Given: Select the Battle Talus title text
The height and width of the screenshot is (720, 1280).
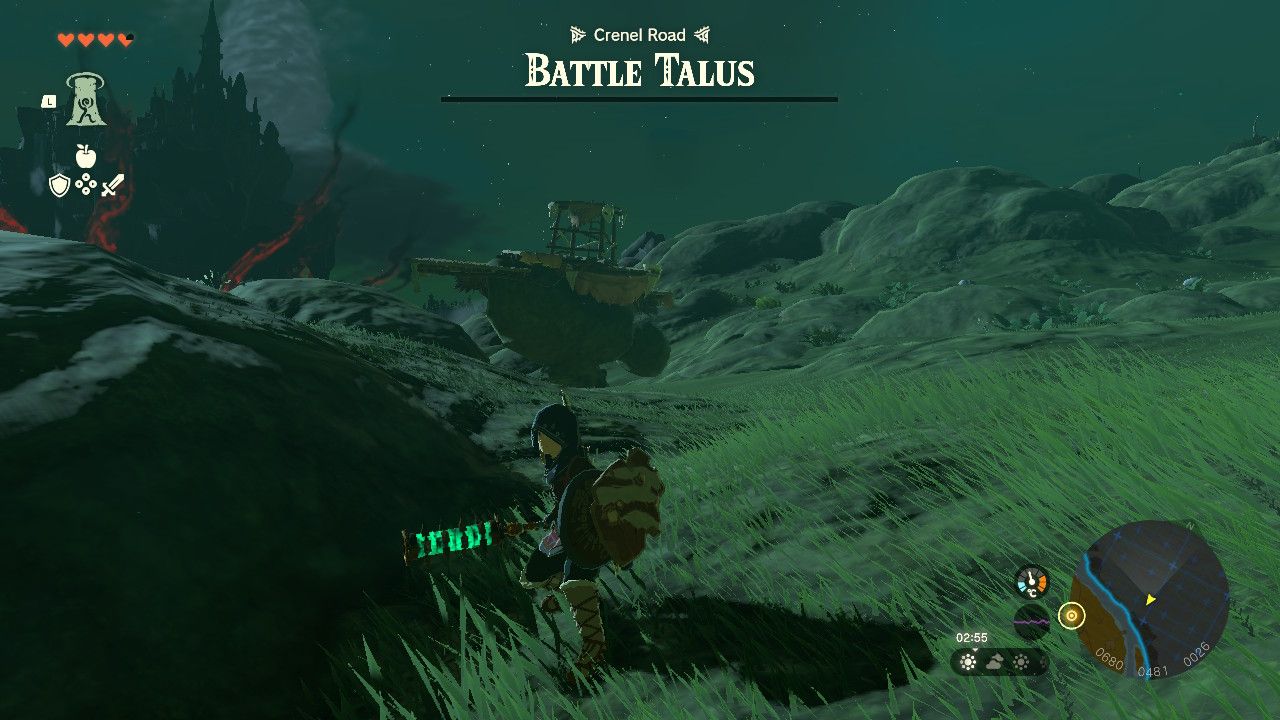Looking at the screenshot, I should (640, 71).
